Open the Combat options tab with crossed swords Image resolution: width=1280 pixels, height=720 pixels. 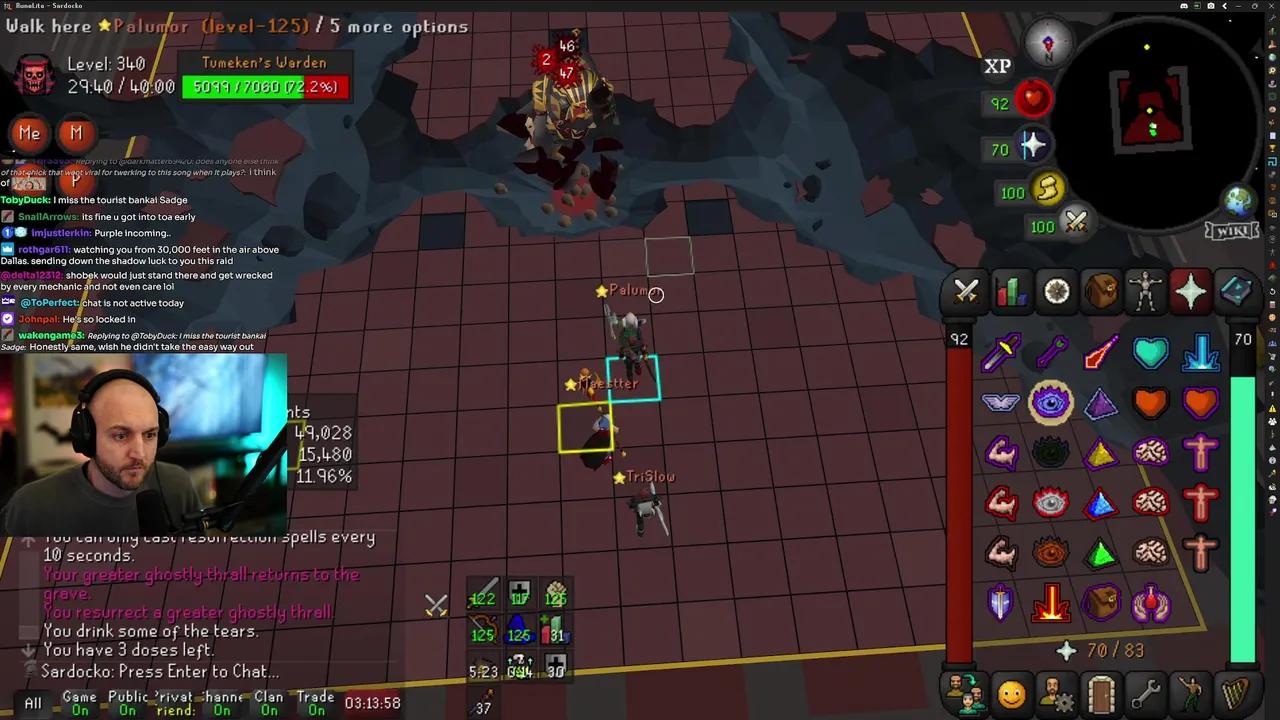(966, 291)
